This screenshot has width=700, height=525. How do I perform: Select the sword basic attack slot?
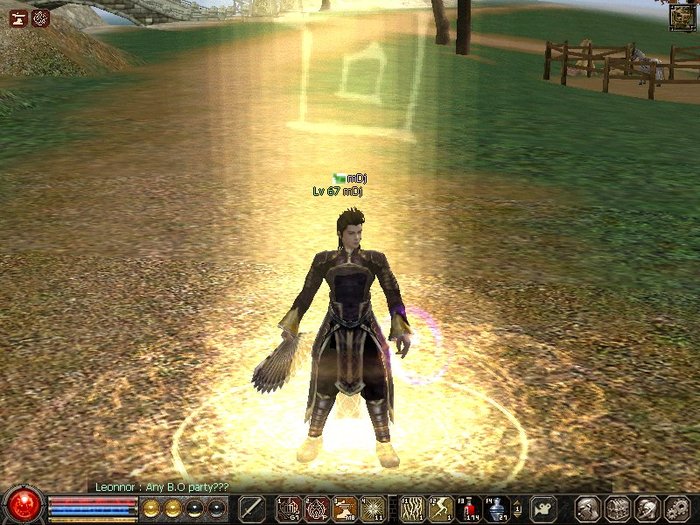(252, 509)
